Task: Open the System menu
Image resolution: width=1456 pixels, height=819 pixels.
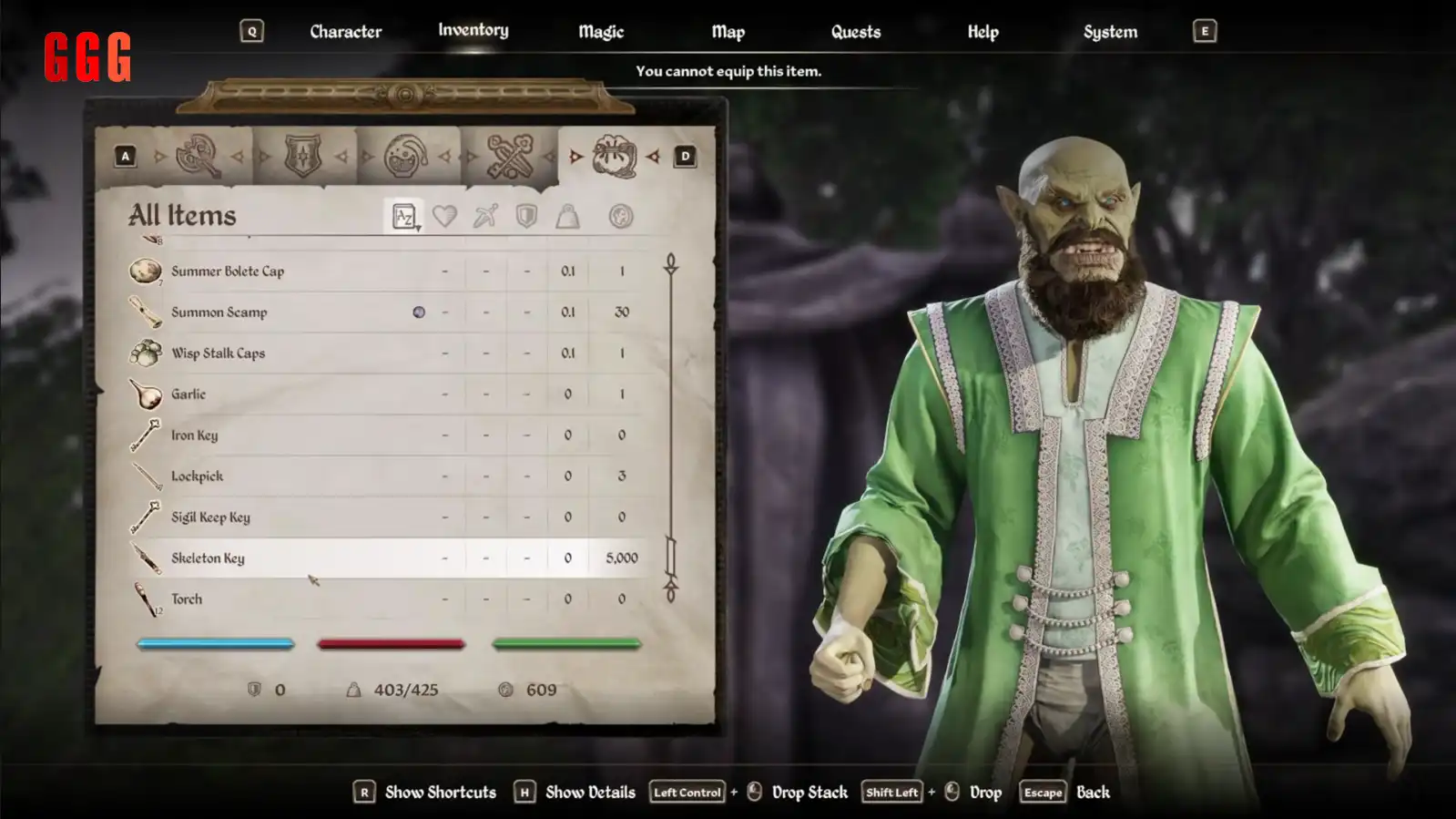Action: tap(1110, 32)
